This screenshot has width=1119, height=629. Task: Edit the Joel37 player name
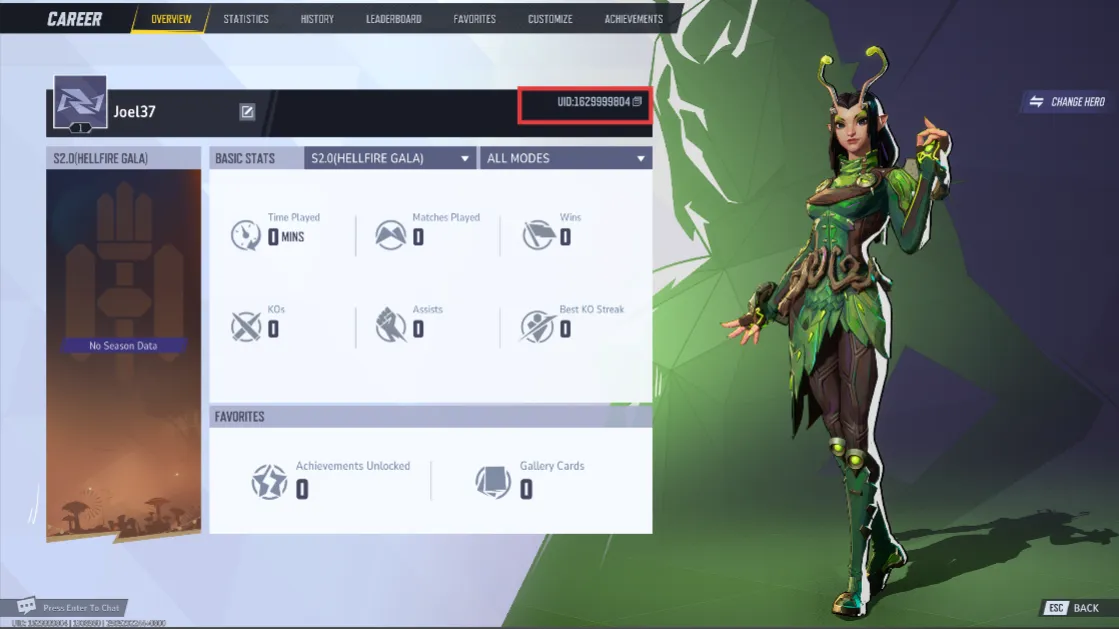coord(247,112)
